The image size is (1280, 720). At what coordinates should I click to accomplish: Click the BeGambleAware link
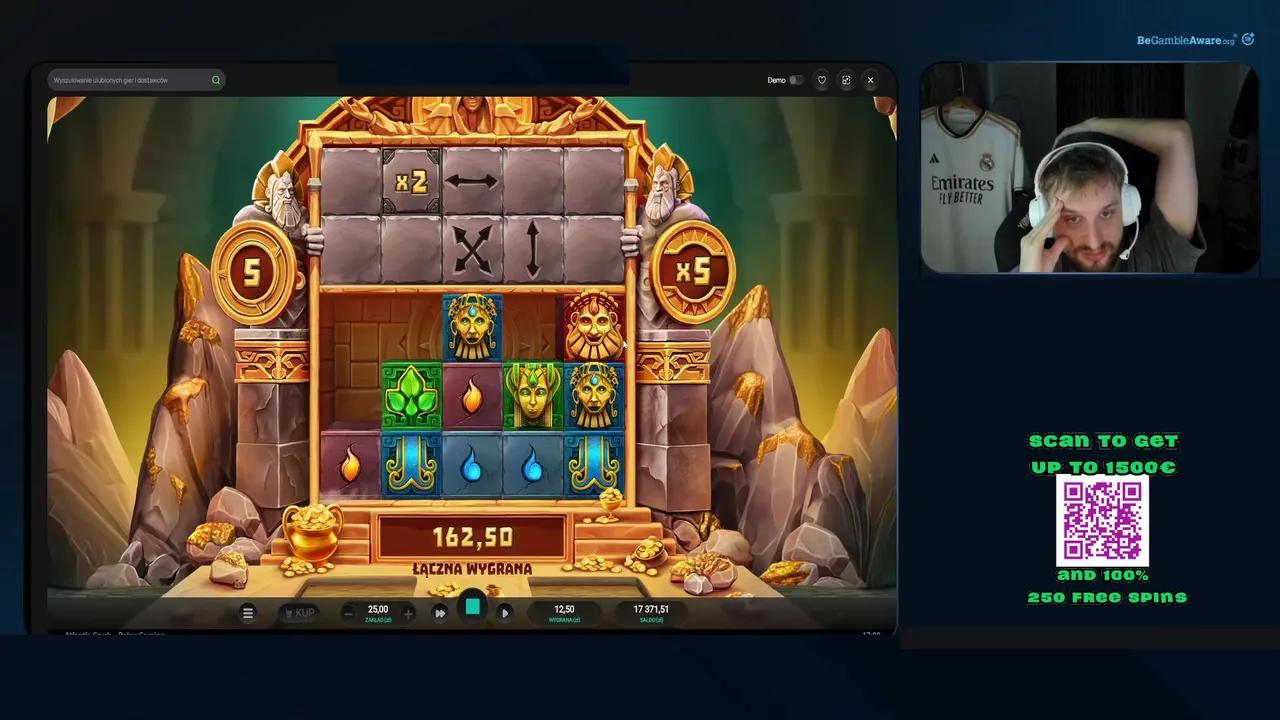[1186, 40]
